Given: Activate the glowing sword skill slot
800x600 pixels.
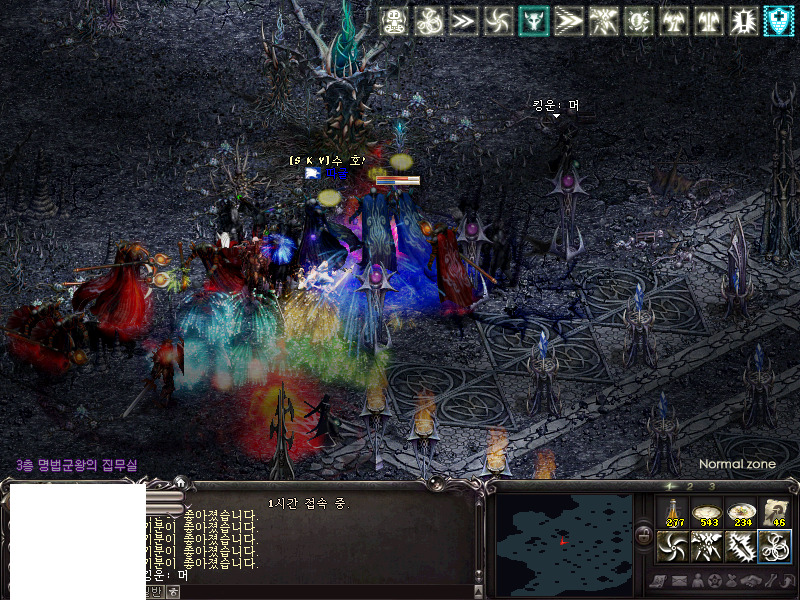Looking at the screenshot, I should (741, 547).
